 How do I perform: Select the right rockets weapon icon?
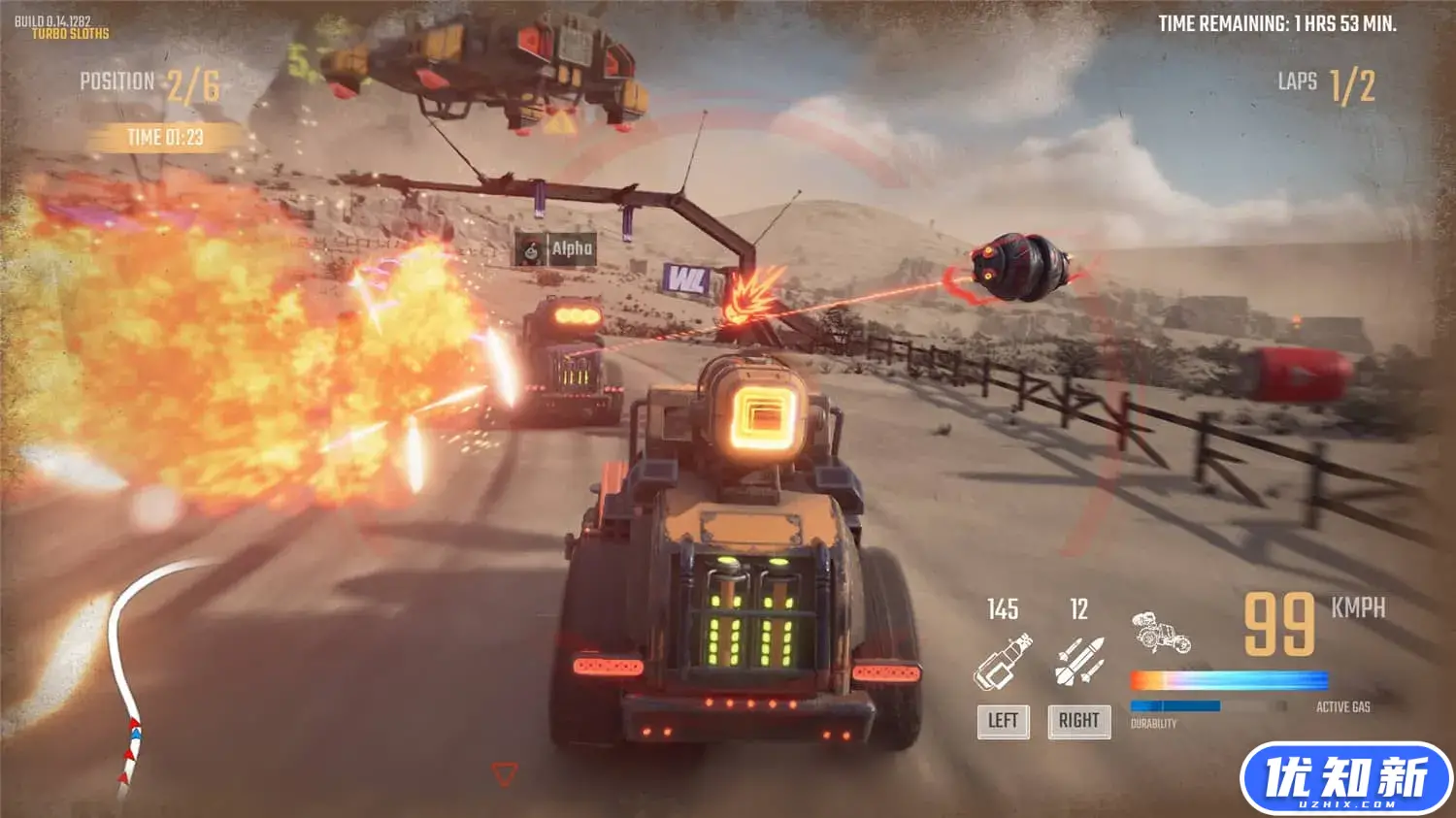[x=1078, y=663]
